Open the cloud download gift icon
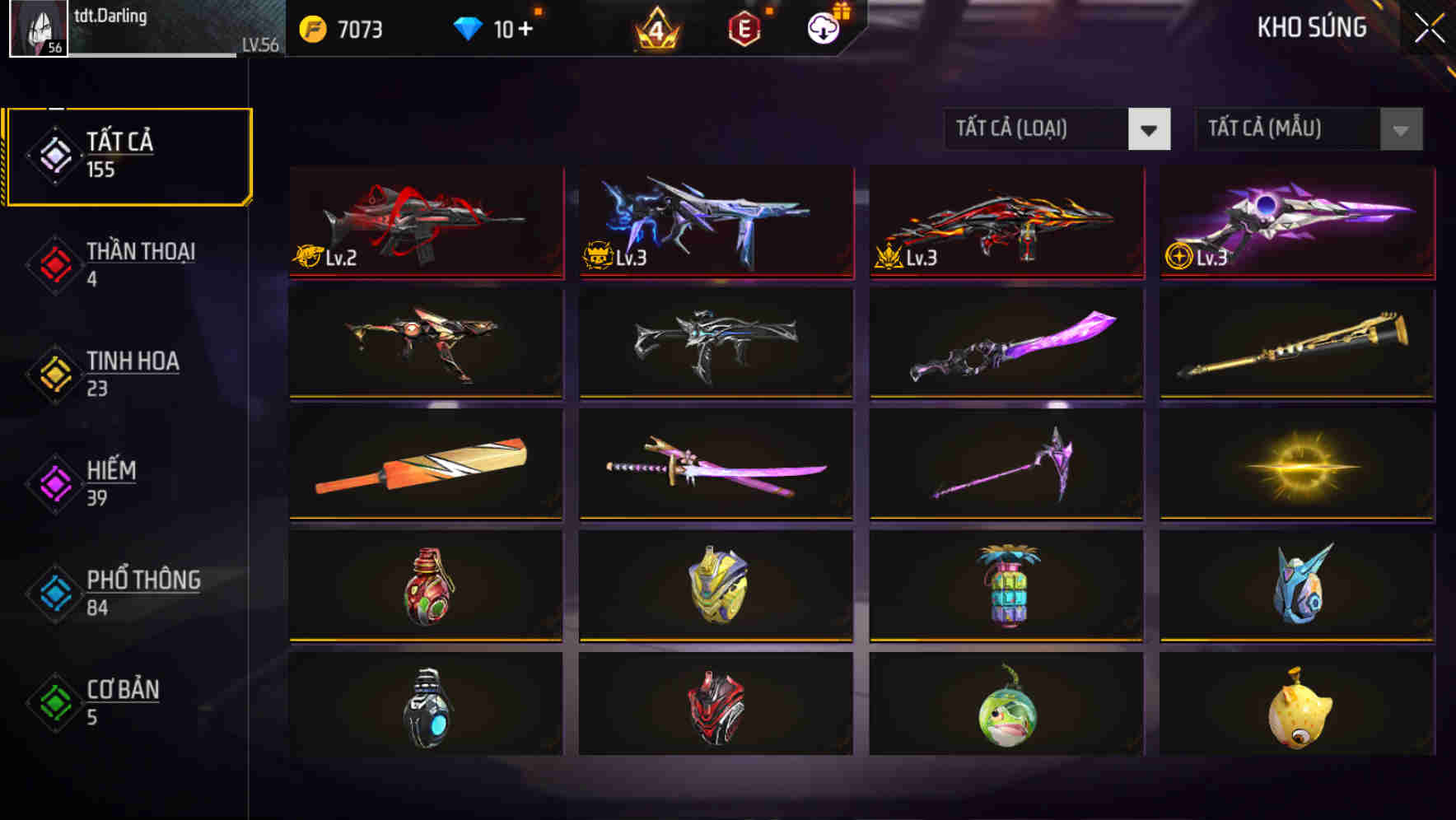Screen dimensions: 1456x820 (x=822, y=27)
